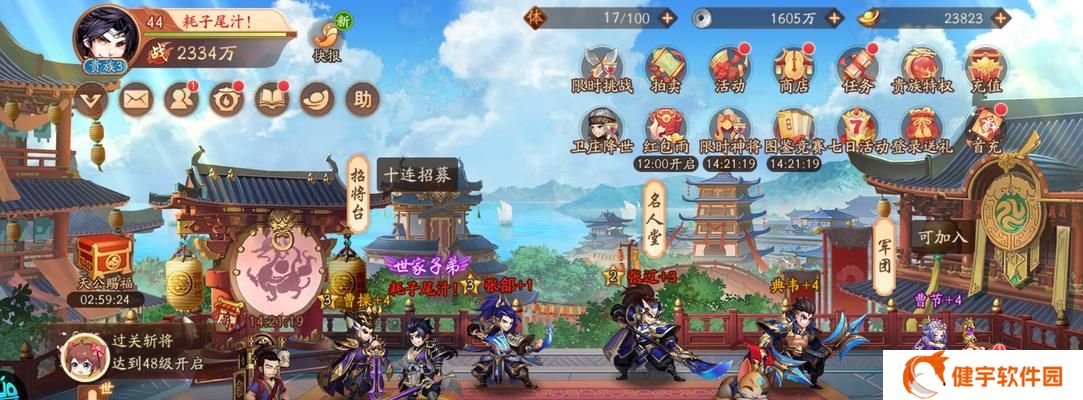
Task: Open the friends list icon
Action: [x=181, y=99]
